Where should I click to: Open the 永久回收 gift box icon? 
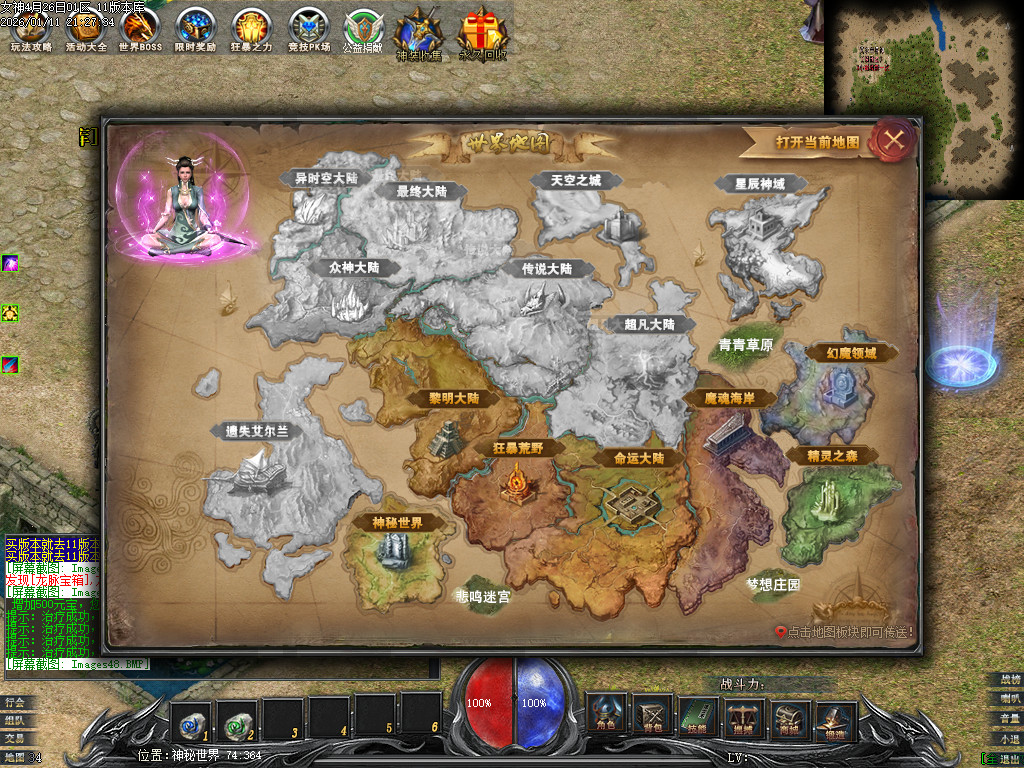tap(482, 35)
